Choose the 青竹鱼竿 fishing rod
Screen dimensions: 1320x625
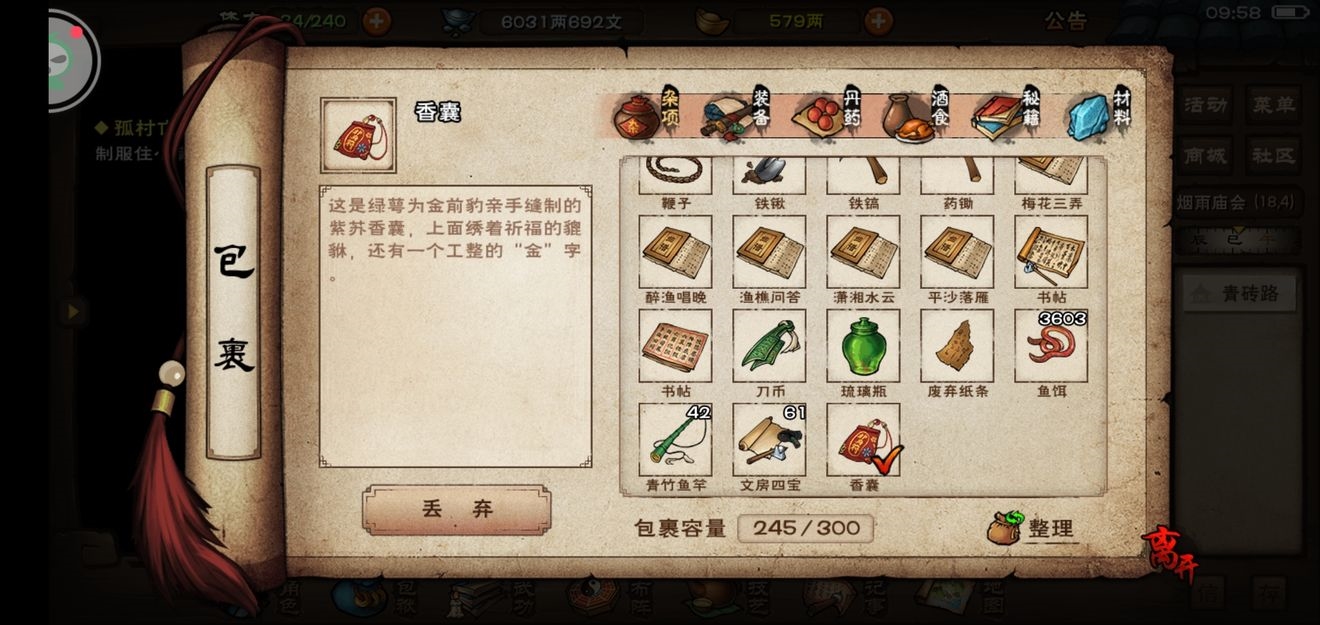click(x=675, y=440)
